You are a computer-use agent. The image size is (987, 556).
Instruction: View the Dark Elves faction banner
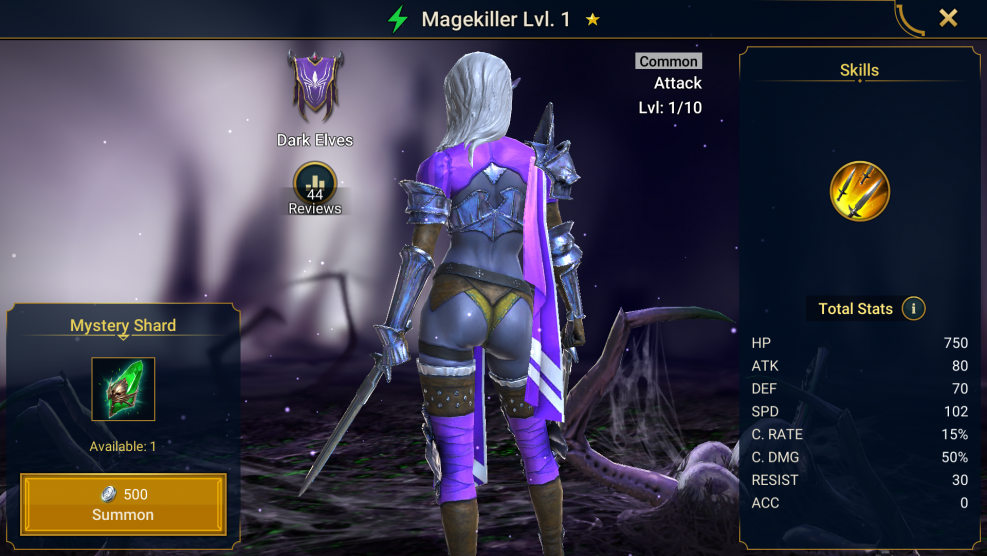pos(316,87)
